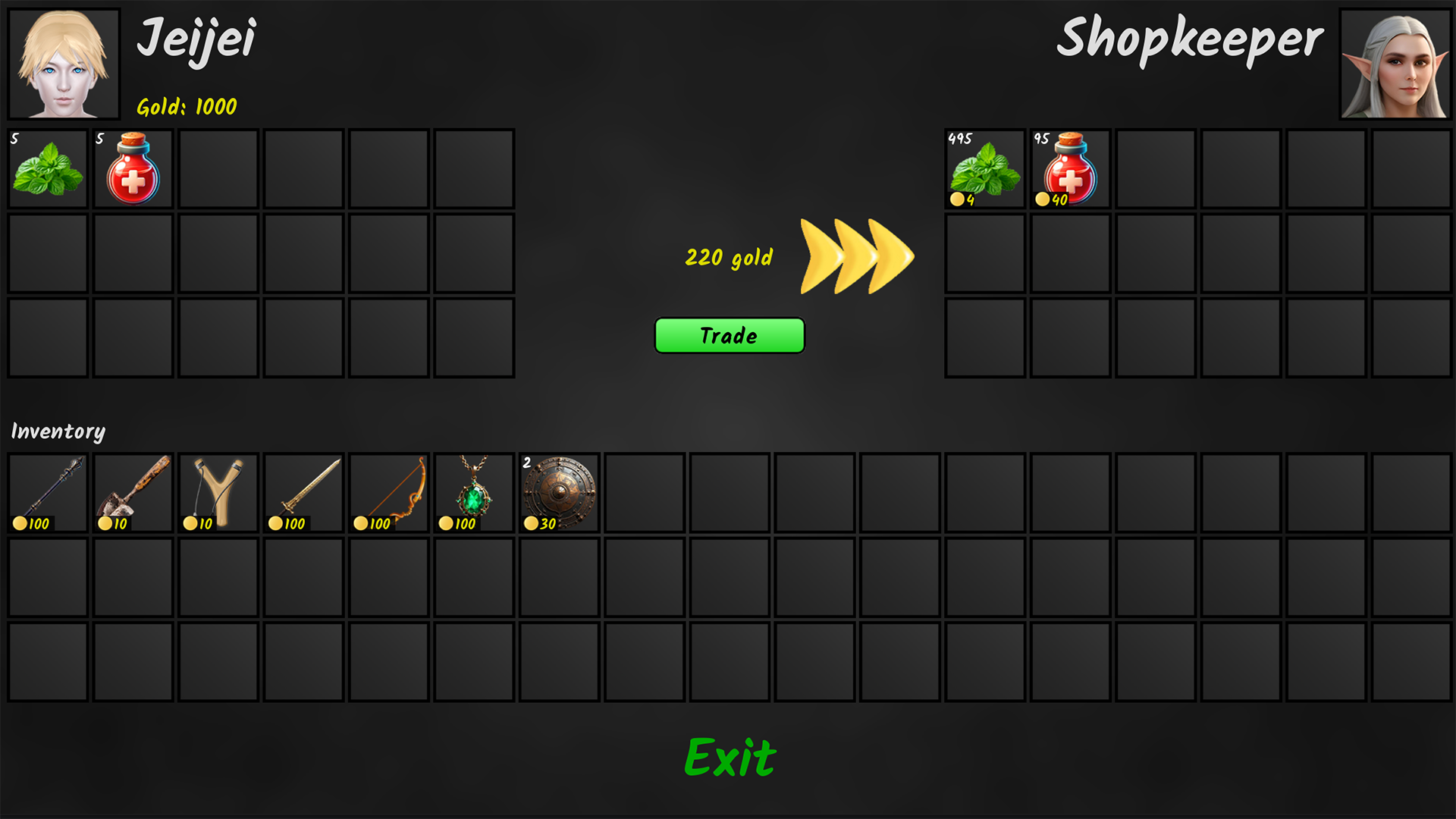Select the emerald amulet in the inventory

coord(473,492)
